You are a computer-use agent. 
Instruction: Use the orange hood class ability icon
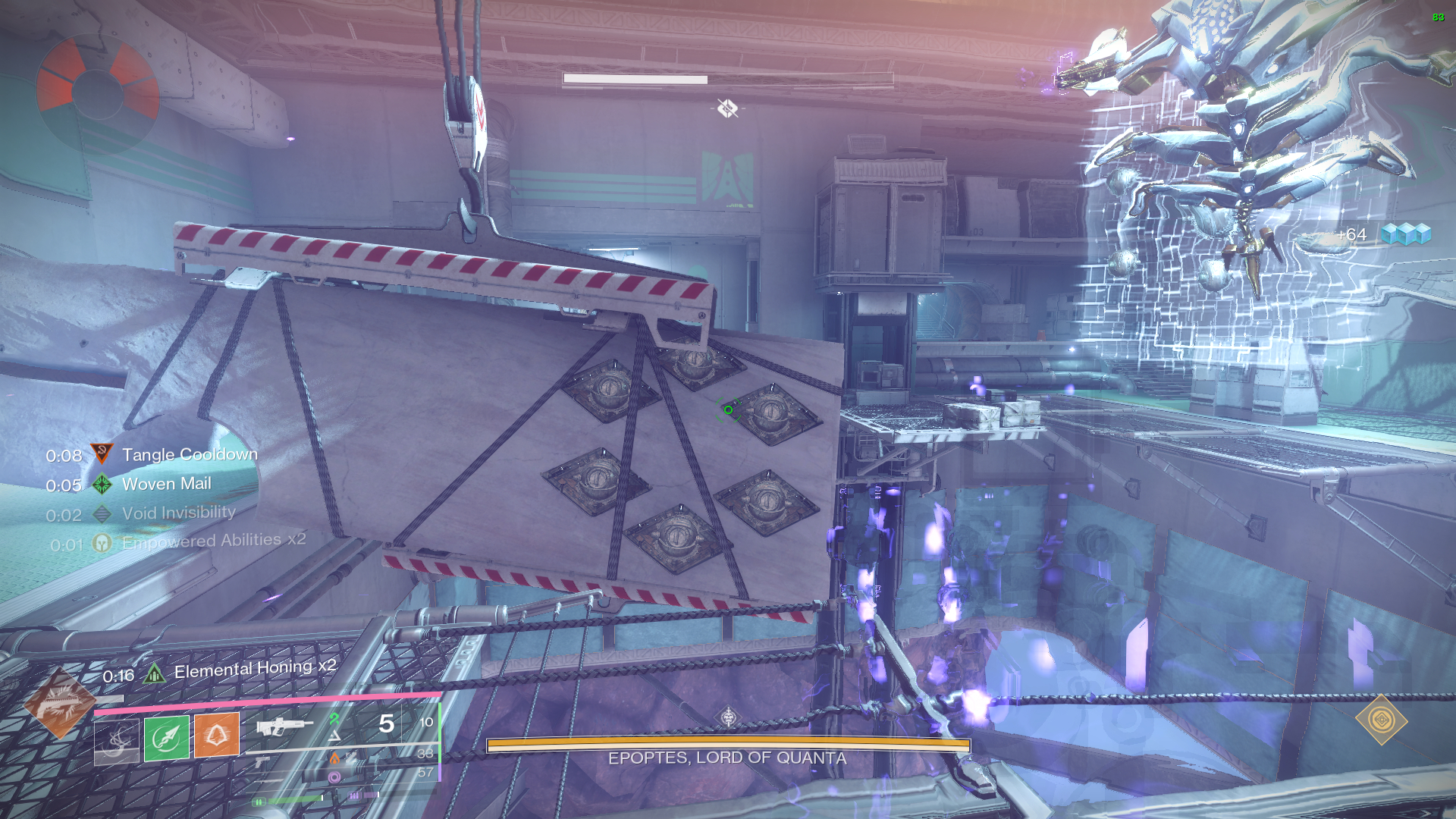[217, 735]
